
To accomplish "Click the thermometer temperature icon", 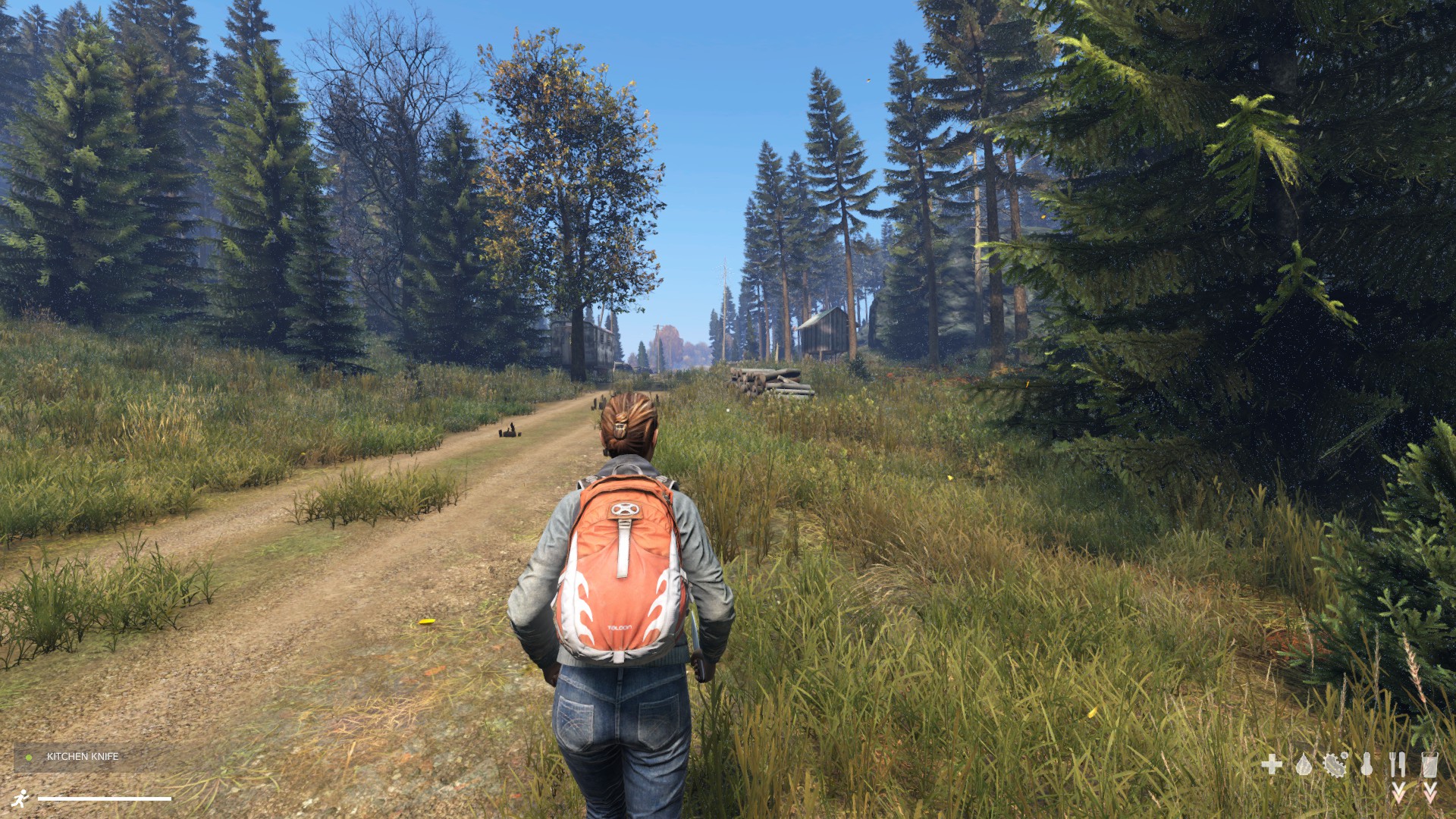I will click(x=1367, y=764).
